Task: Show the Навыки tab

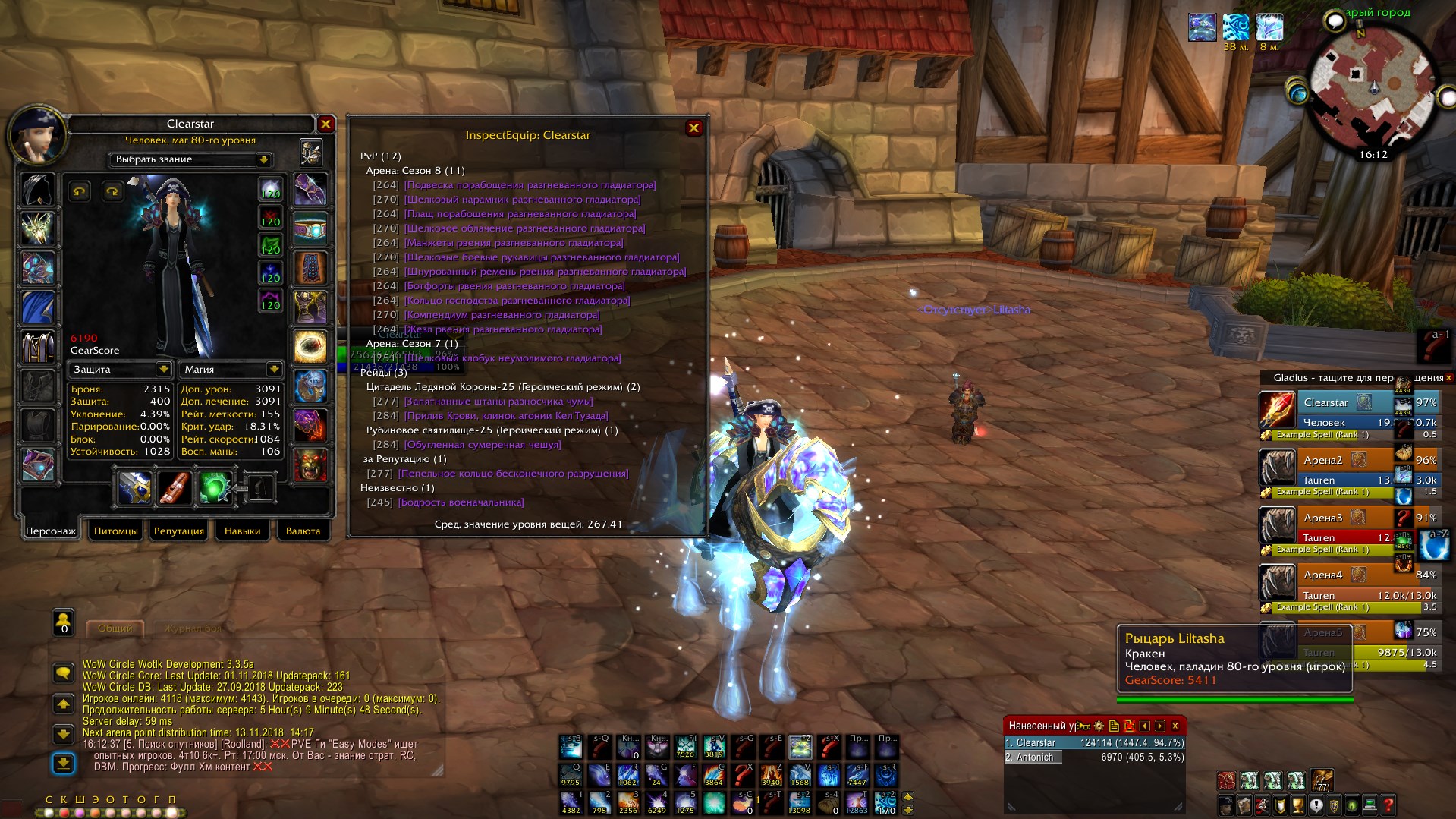Action: point(242,531)
